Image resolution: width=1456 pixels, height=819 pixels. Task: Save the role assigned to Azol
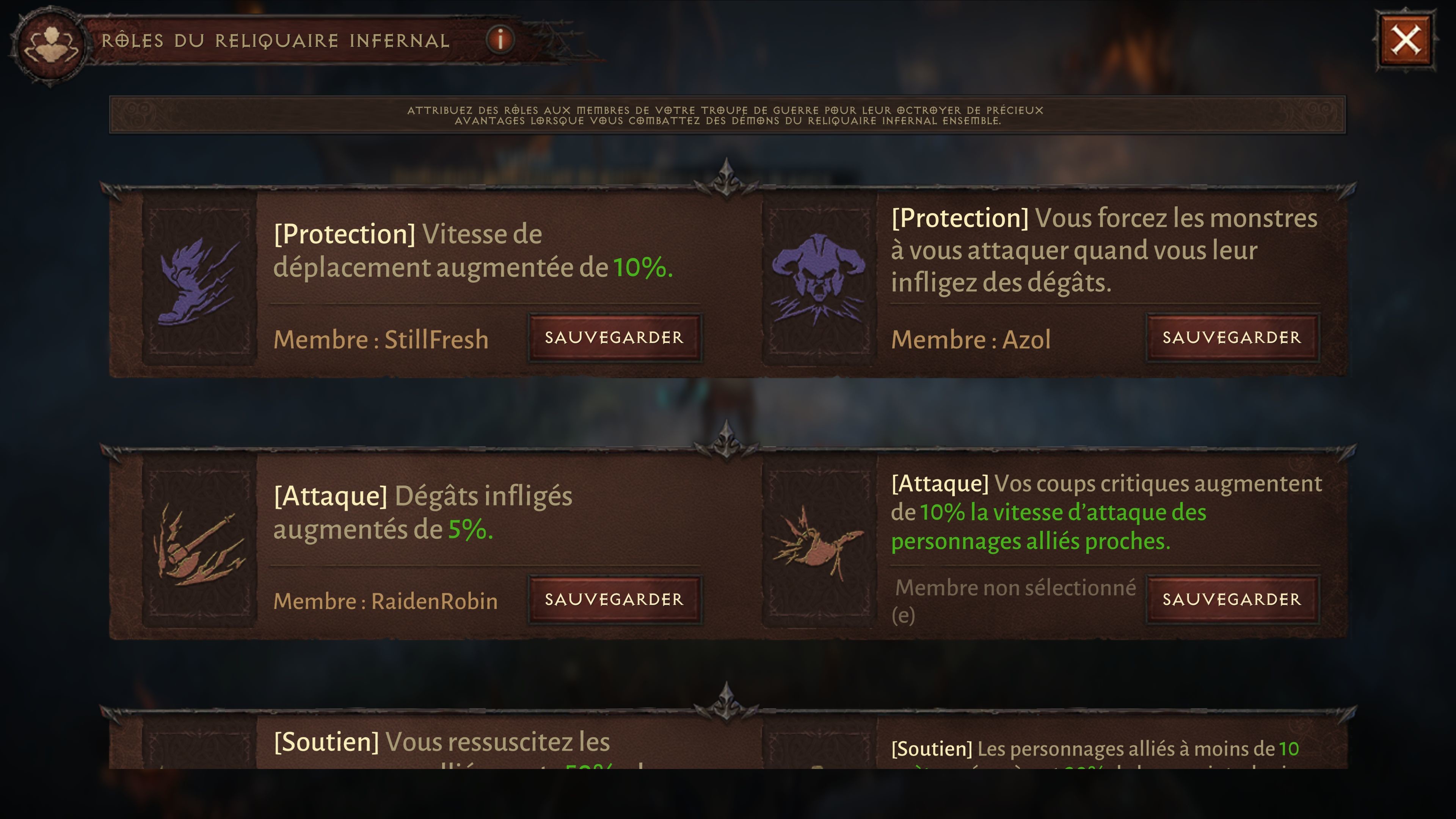(1232, 337)
